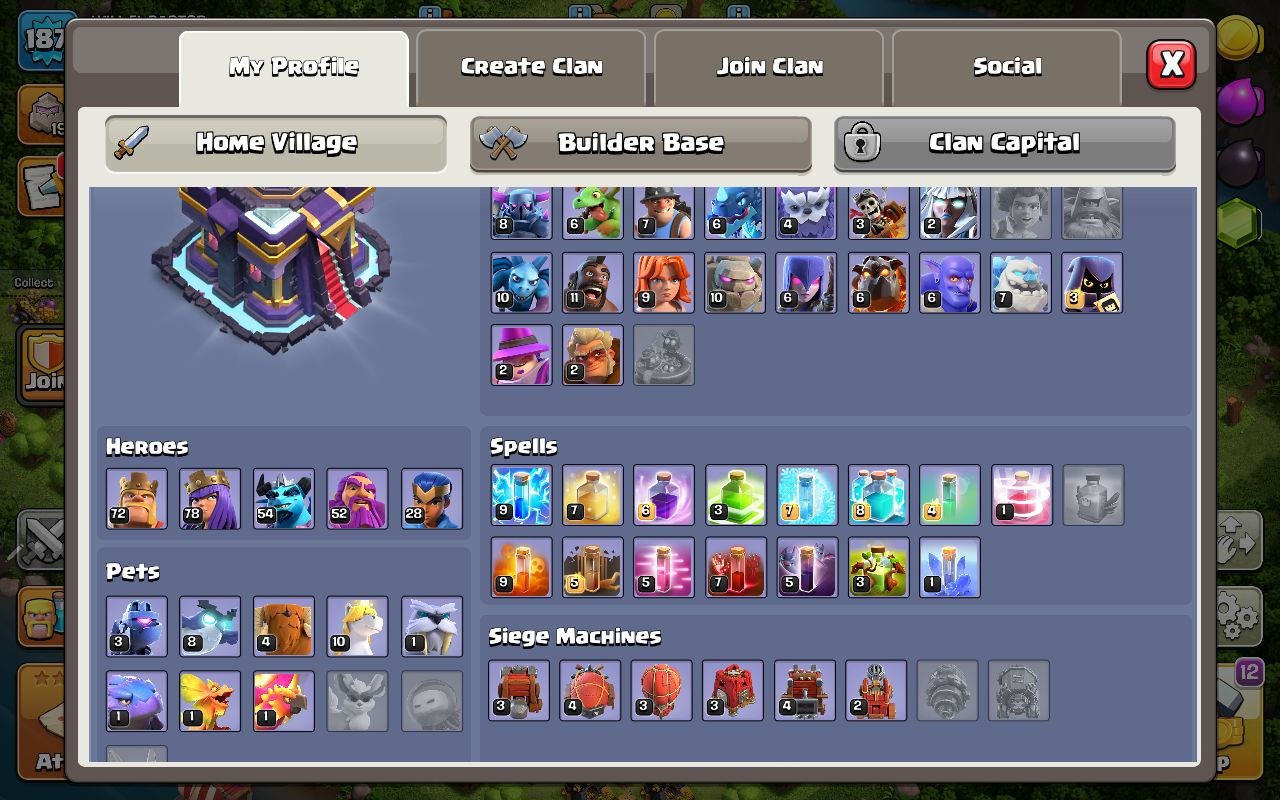The width and height of the screenshot is (1280, 800).
Task: Select the Golem troop icon
Action: 735,282
